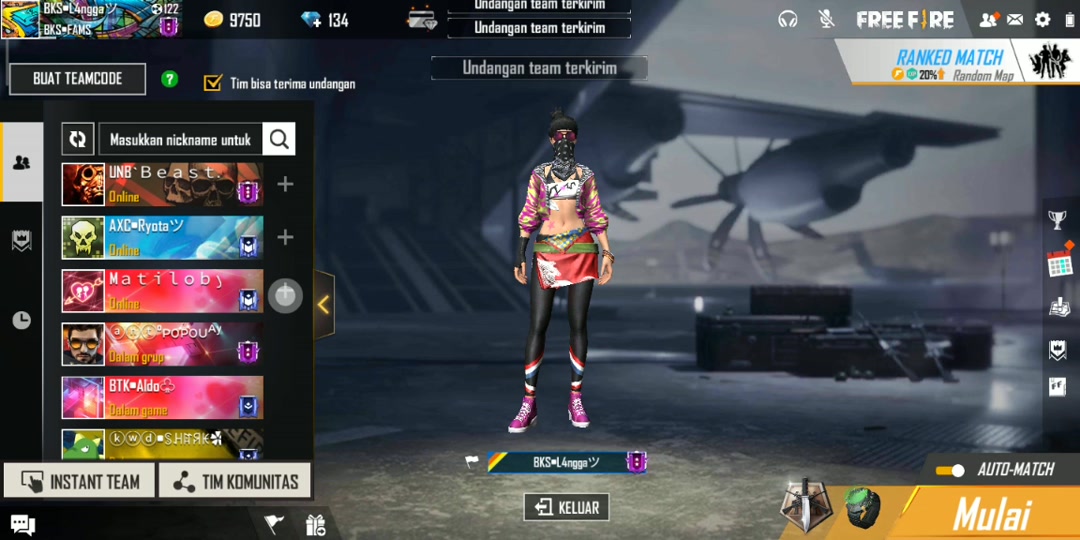Switch to recent players clock tab
The width and height of the screenshot is (1080, 540).
coord(21,320)
